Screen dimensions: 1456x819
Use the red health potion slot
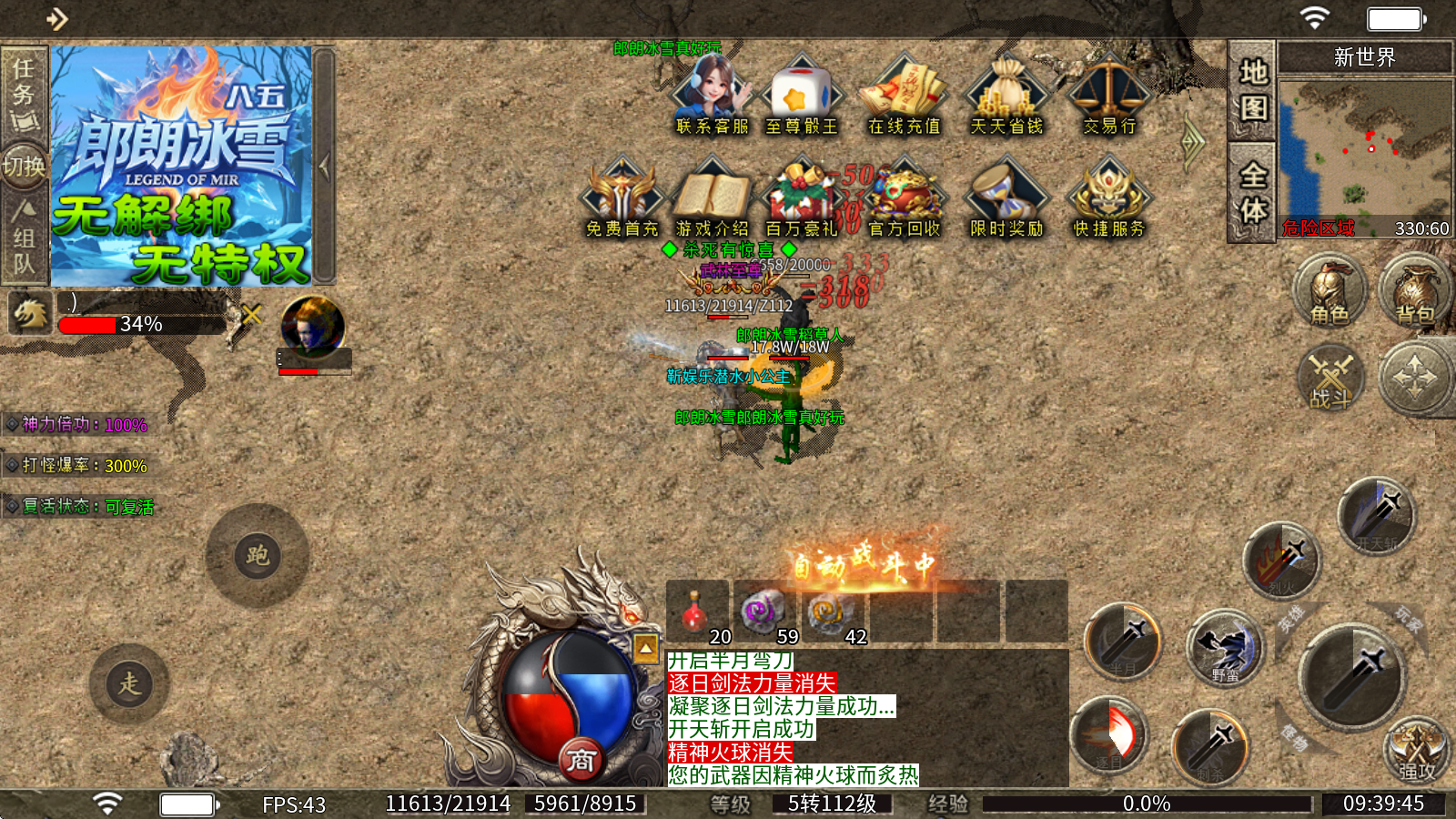click(x=697, y=612)
